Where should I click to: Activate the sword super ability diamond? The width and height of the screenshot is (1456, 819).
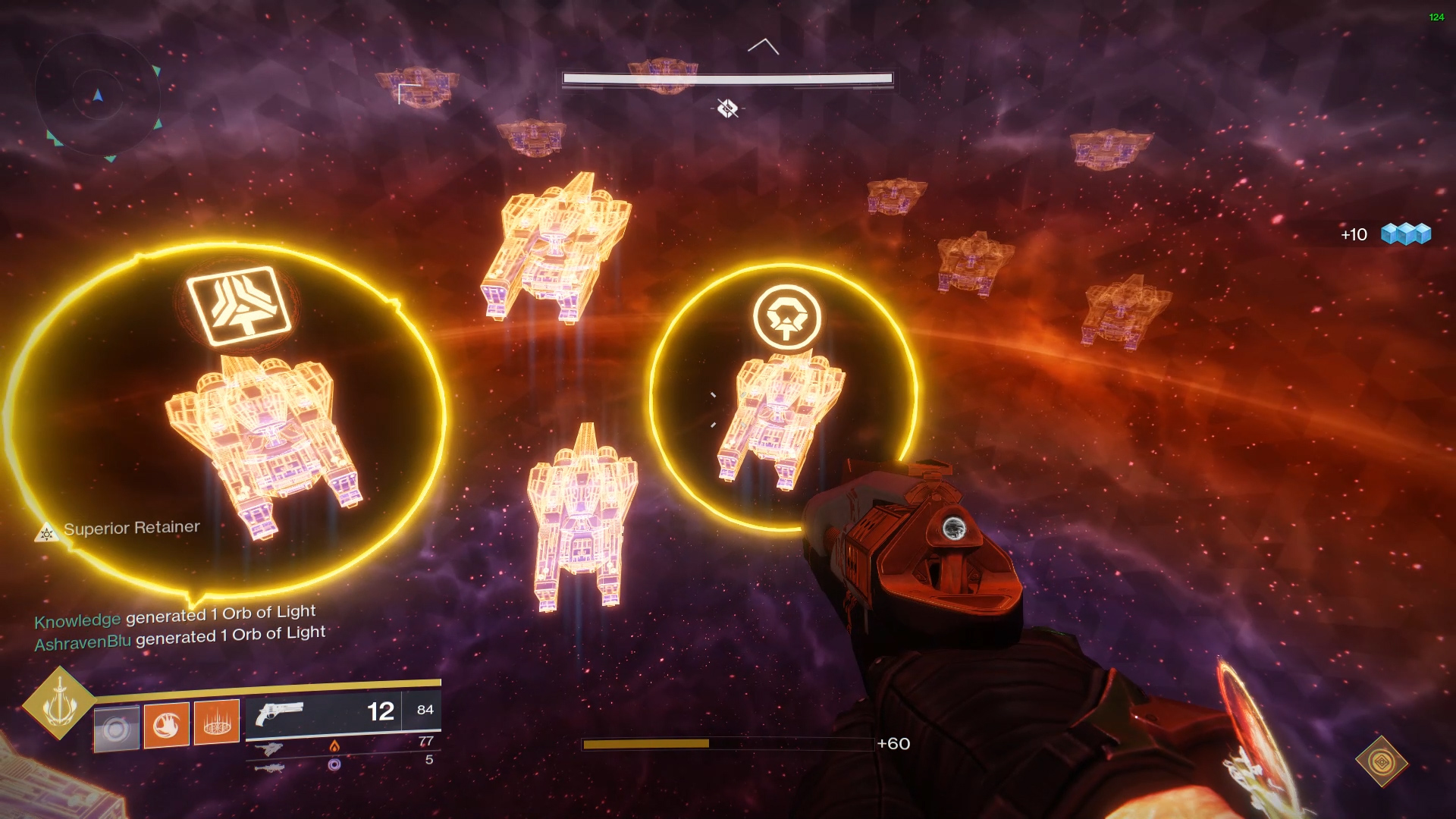click(59, 703)
